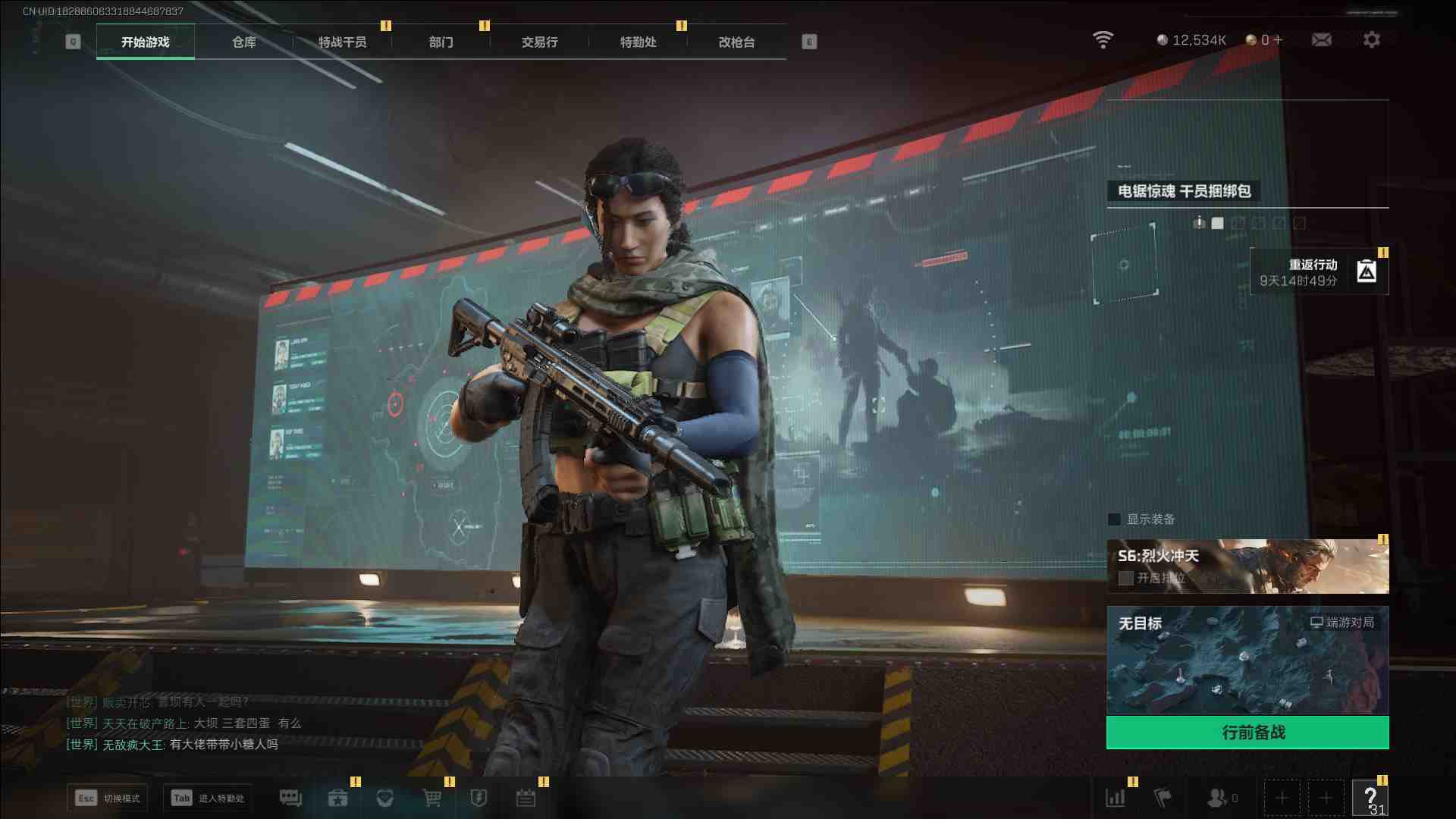
Task: Toggle the 显示装备 checkbox
Action: point(1115,519)
